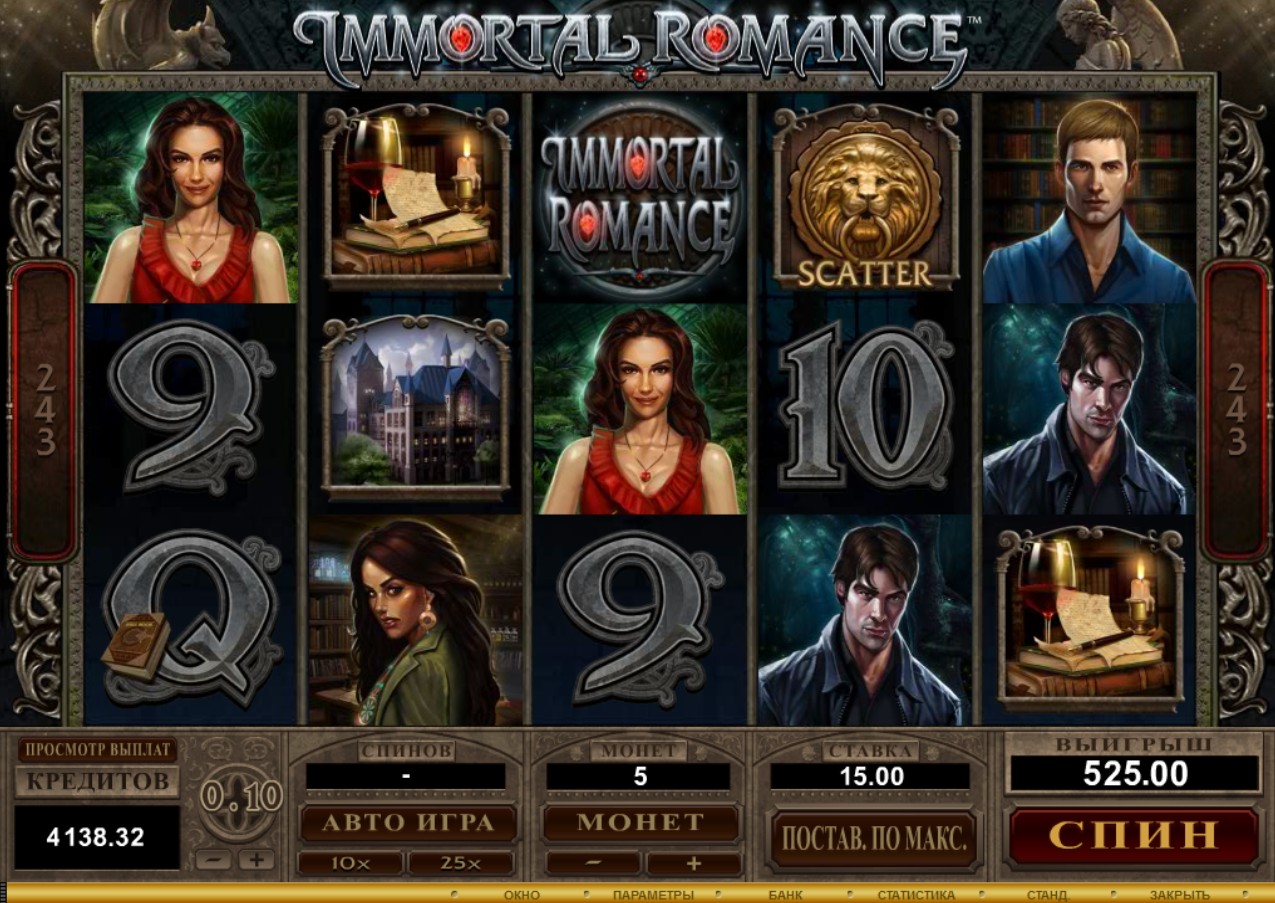Toggle the КРЕДИТОВ credits display
The height and width of the screenshot is (903, 1275).
[x=97, y=782]
